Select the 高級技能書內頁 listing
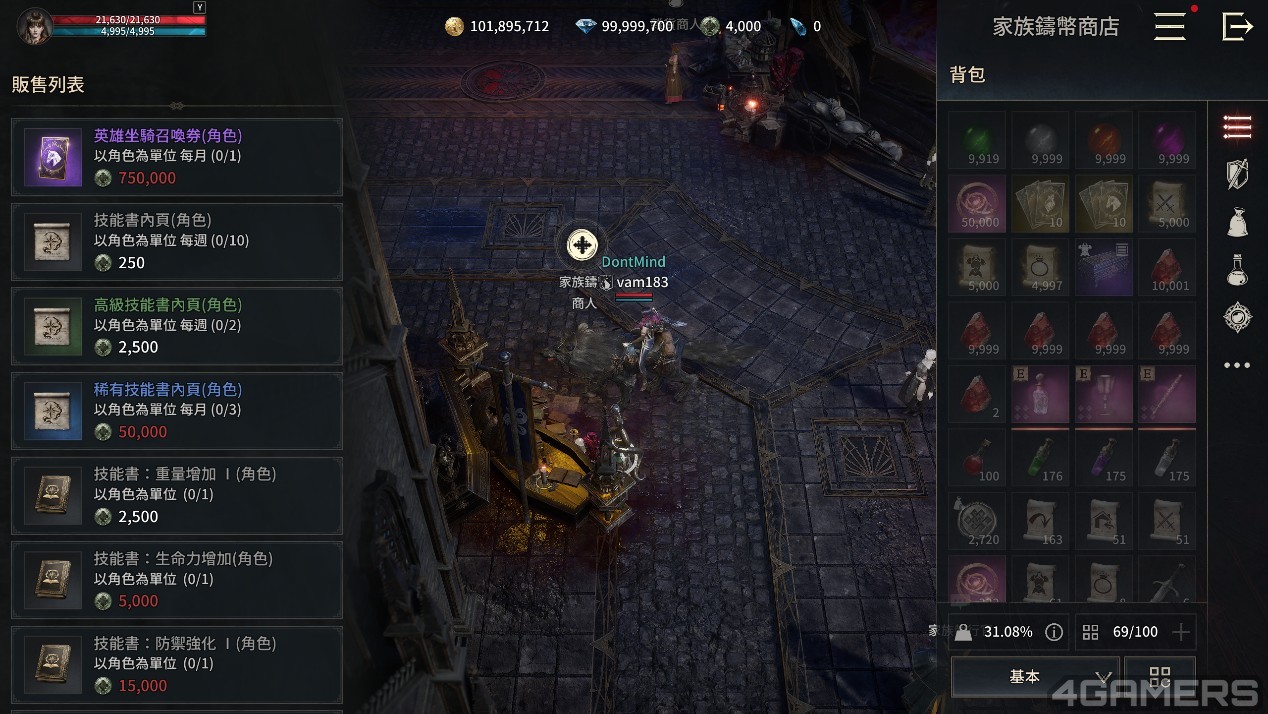Viewport: 1268px width, 714px height. coord(177,326)
